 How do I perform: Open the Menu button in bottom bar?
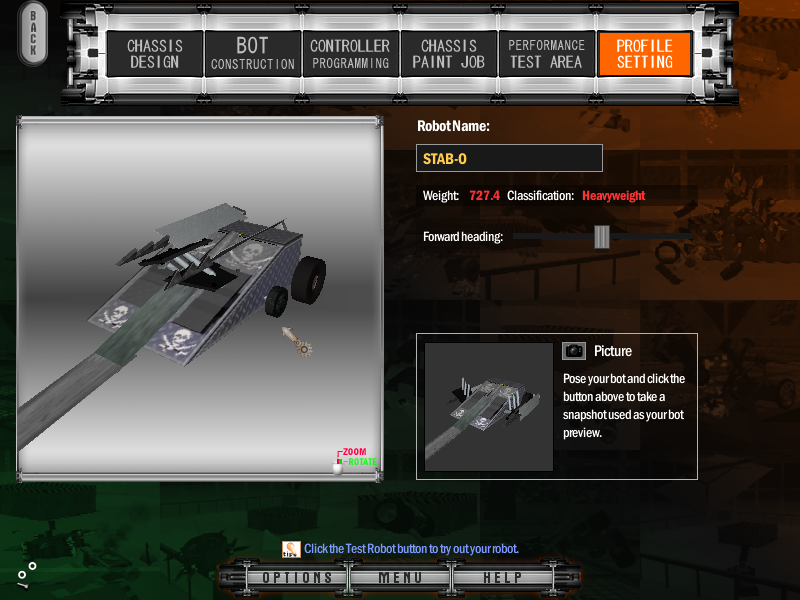(400, 578)
